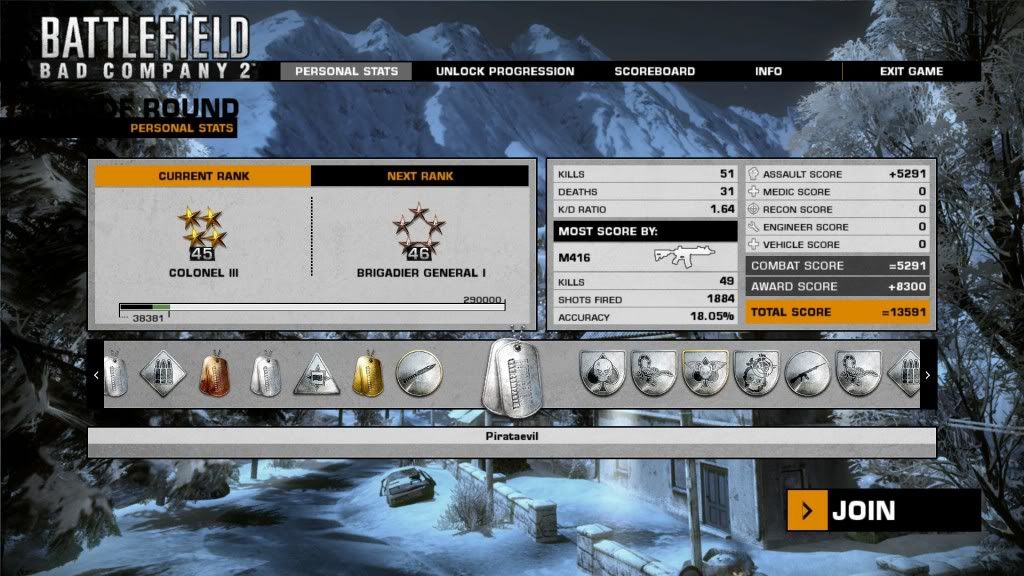Click the triangular pin award
Screen dimensions: 1024x576
(x=315, y=374)
